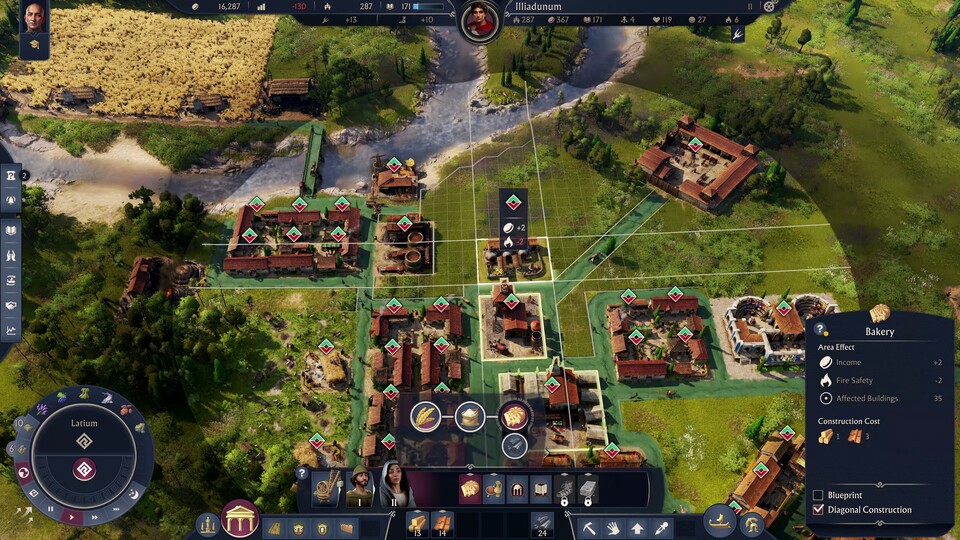Select the tier II hooded woman portrait
The height and width of the screenshot is (540, 960).
tap(393, 486)
